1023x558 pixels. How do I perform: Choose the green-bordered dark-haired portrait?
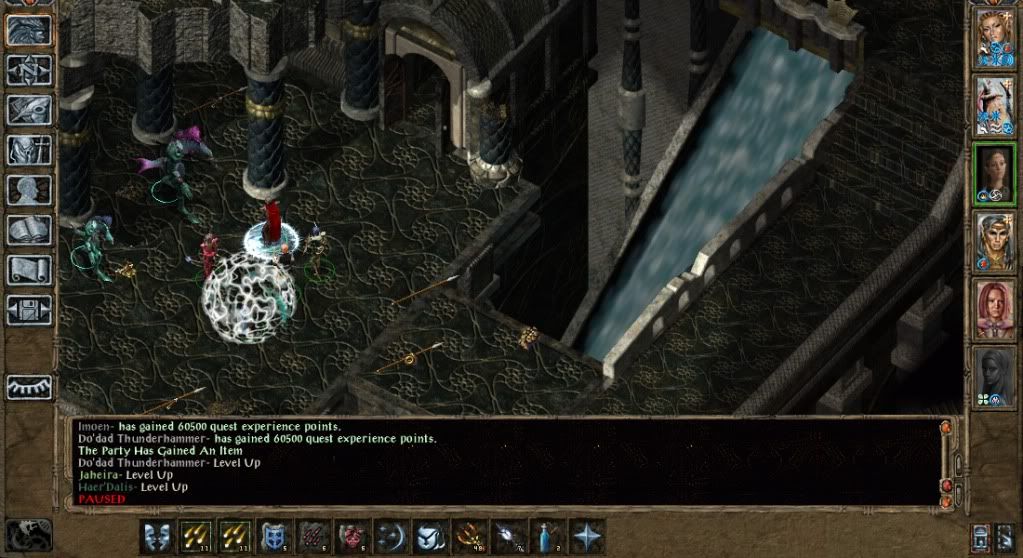point(994,174)
